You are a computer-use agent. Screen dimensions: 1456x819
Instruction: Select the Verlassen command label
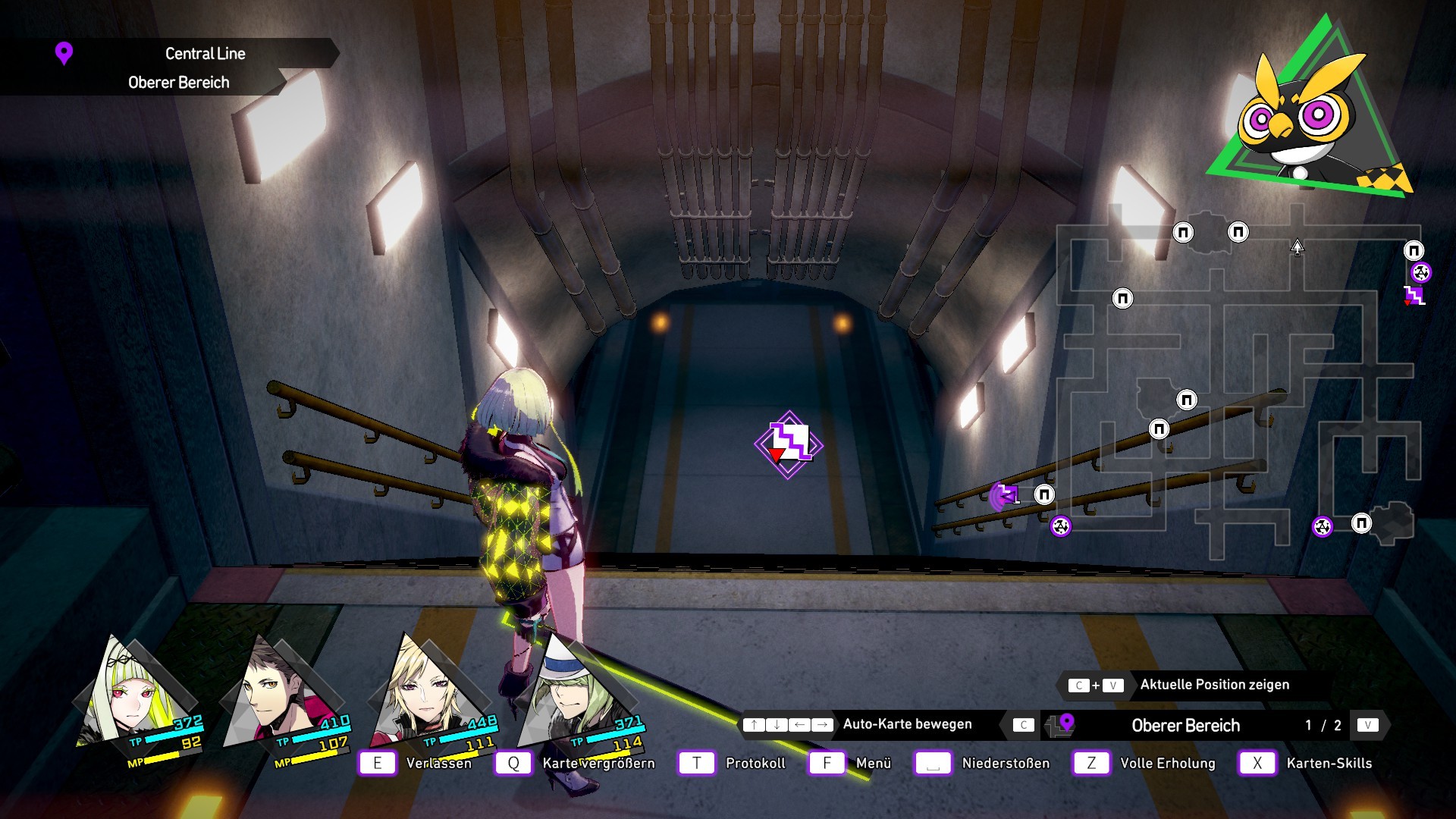point(438,763)
